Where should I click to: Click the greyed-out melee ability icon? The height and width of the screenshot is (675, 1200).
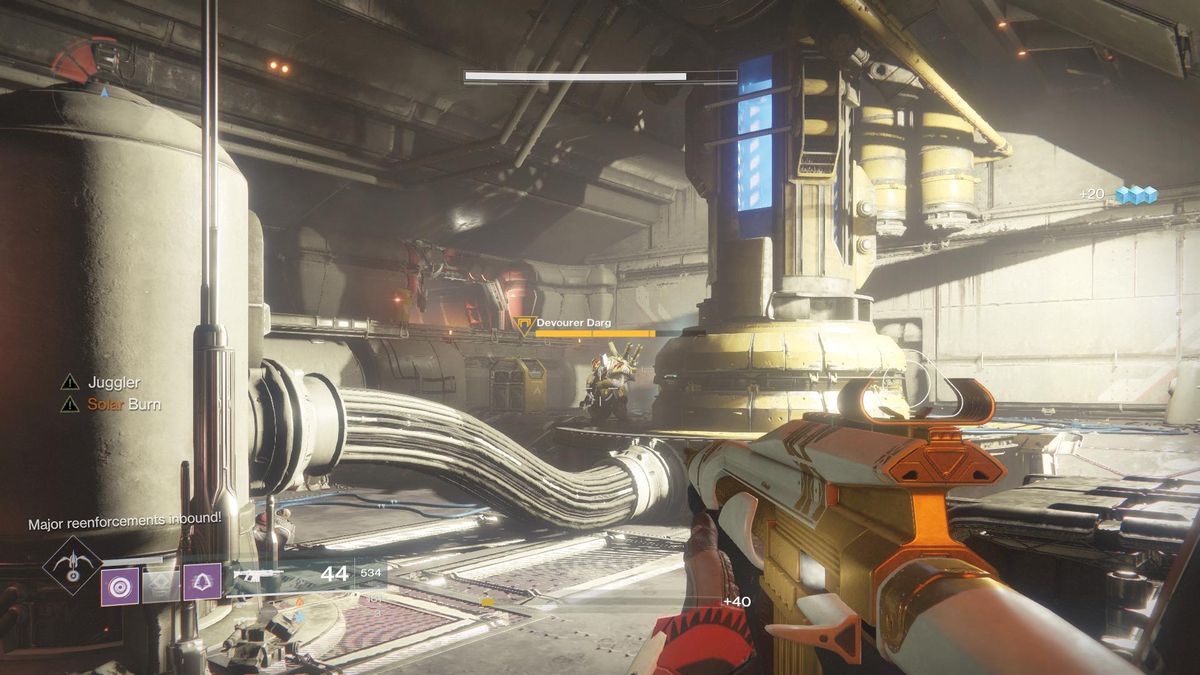tap(161, 585)
